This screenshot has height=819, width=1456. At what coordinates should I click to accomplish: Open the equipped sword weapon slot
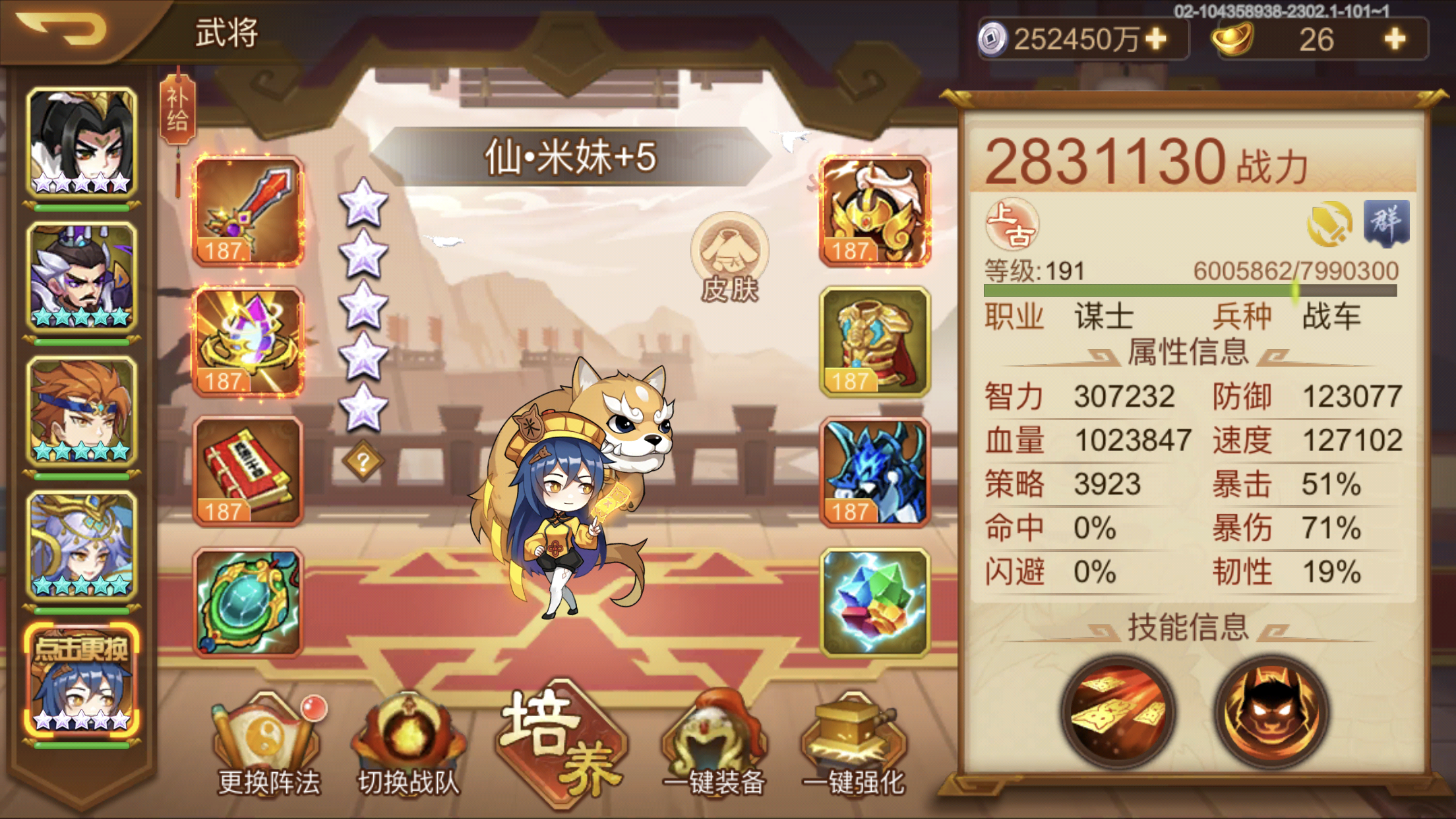coord(247,211)
